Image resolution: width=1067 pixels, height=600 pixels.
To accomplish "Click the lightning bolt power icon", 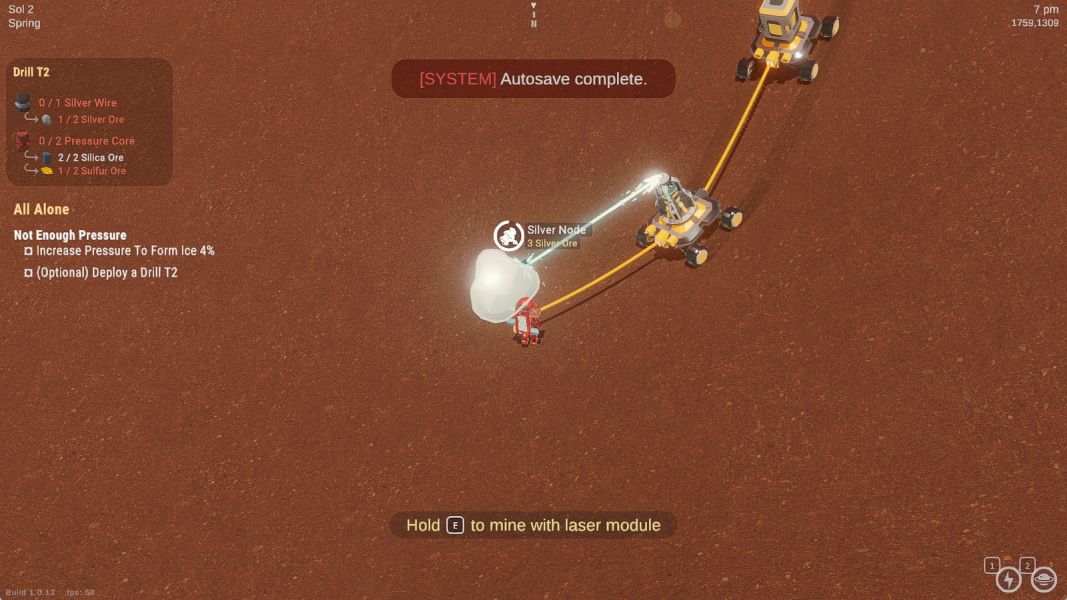I will point(1008,579).
